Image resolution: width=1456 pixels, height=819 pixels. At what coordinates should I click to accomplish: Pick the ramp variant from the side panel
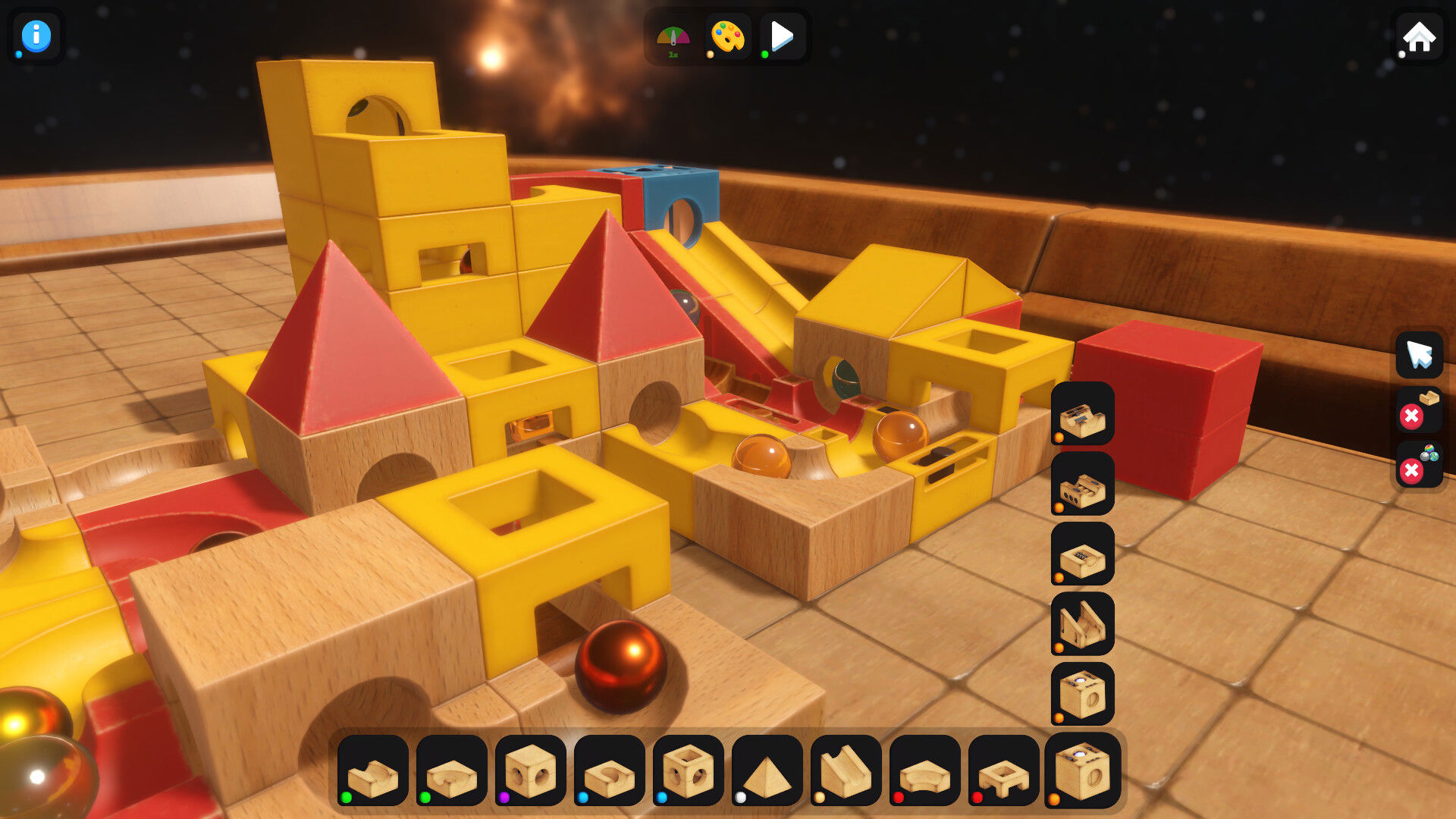pyautogui.click(x=1082, y=622)
